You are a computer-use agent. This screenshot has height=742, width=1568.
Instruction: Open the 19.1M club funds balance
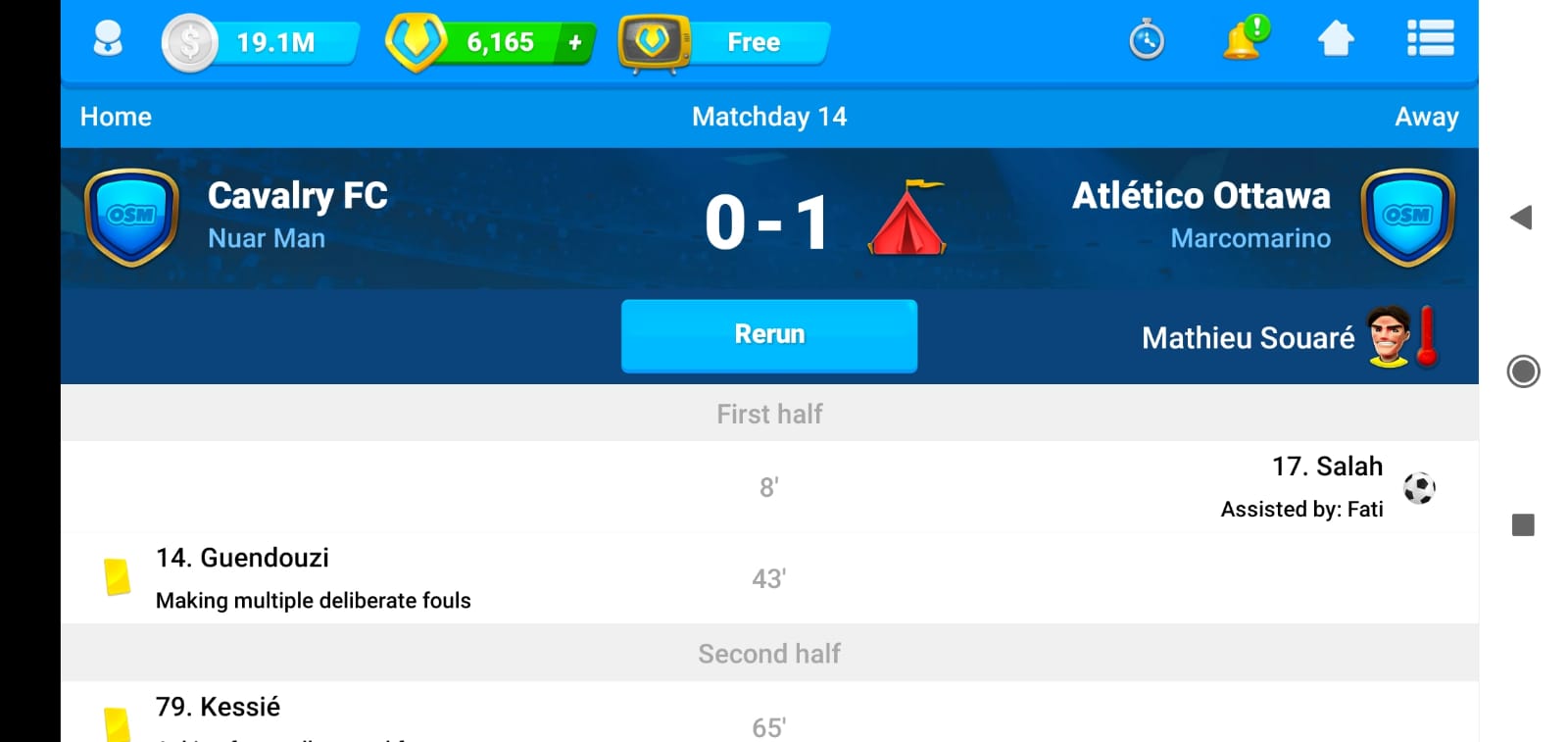click(261, 42)
